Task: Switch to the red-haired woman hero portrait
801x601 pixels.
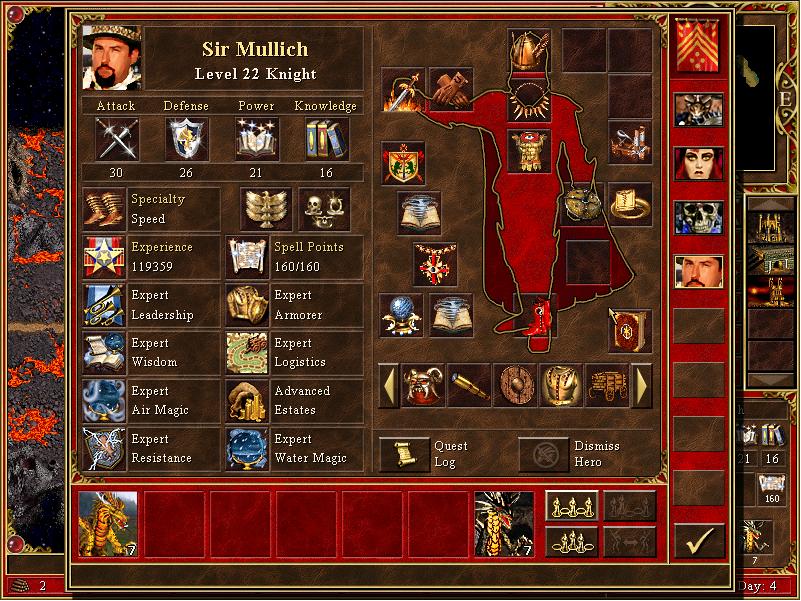Action: [x=698, y=163]
